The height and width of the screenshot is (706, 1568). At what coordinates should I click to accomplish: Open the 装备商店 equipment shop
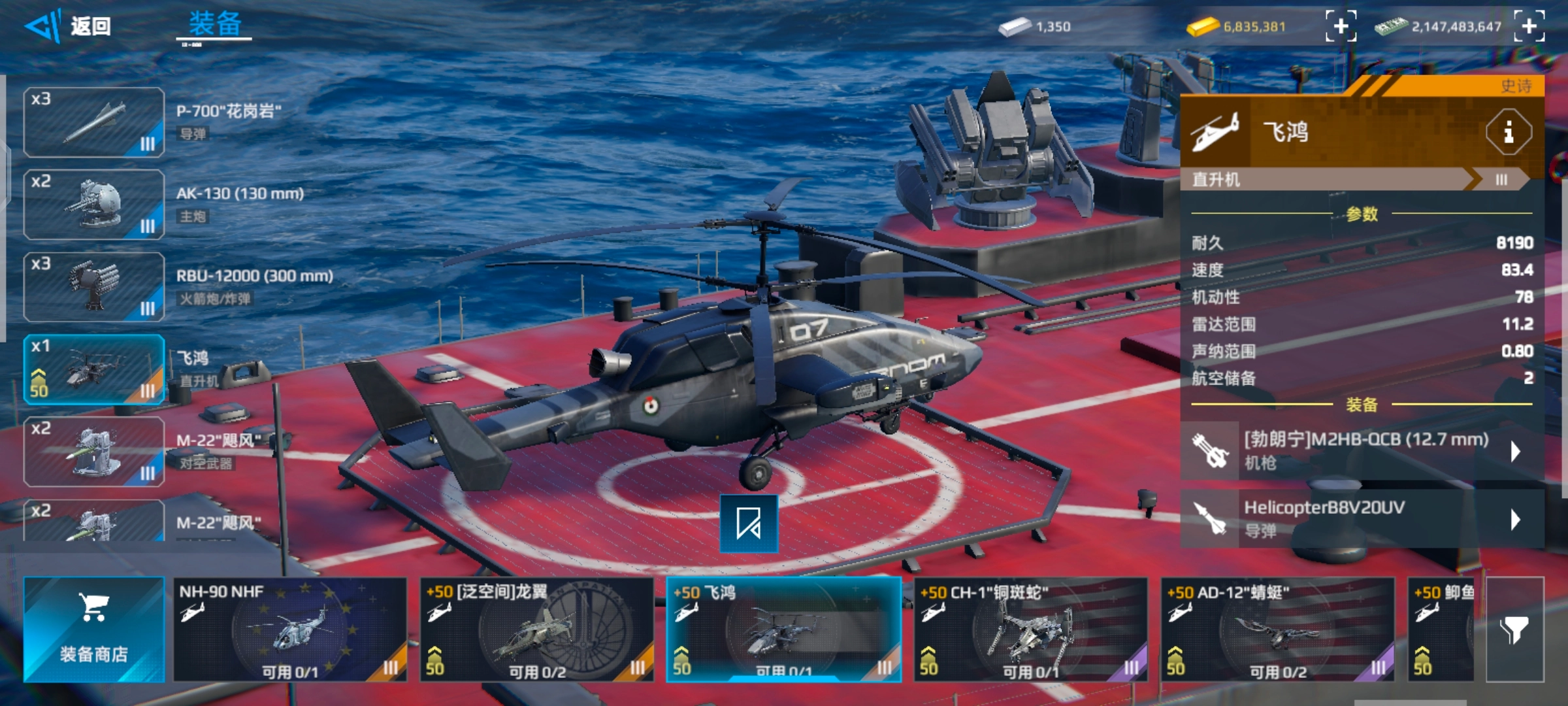[94, 630]
